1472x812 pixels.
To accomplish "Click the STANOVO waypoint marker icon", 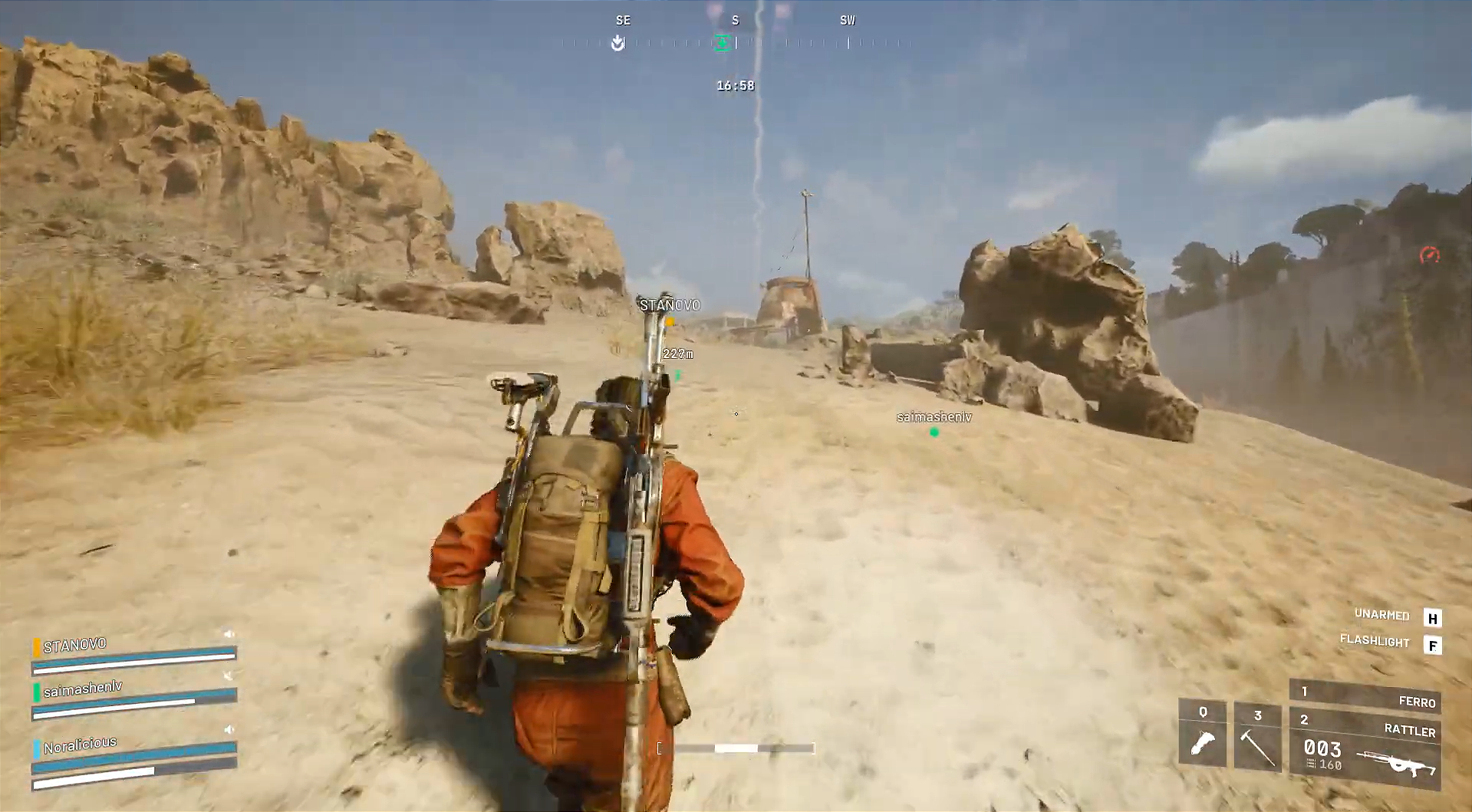I will [x=668, y=322].
